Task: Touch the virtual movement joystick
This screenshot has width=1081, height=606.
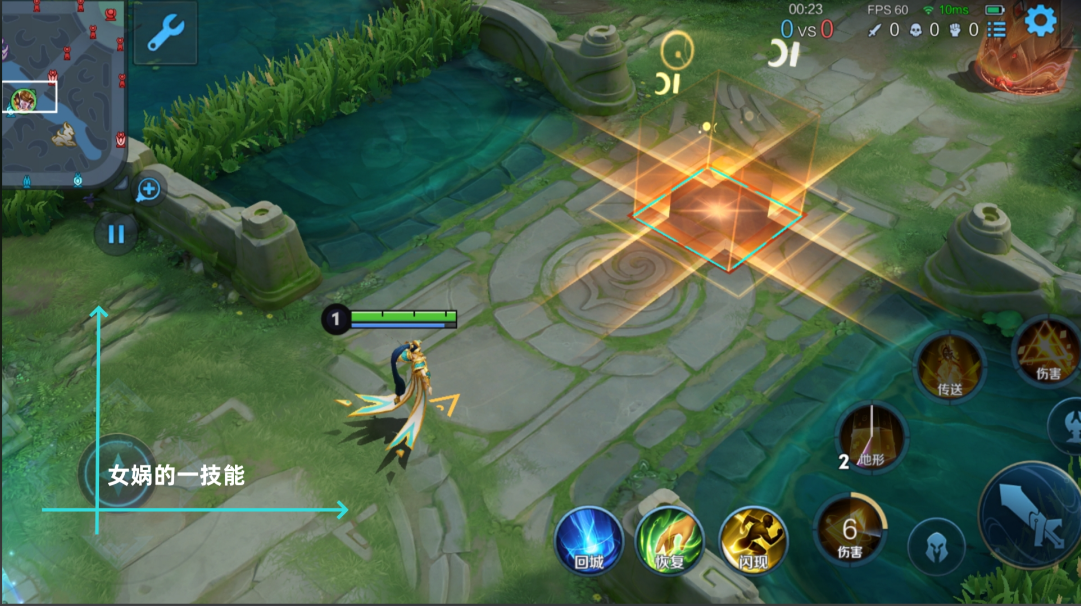Action: [117, 473]
